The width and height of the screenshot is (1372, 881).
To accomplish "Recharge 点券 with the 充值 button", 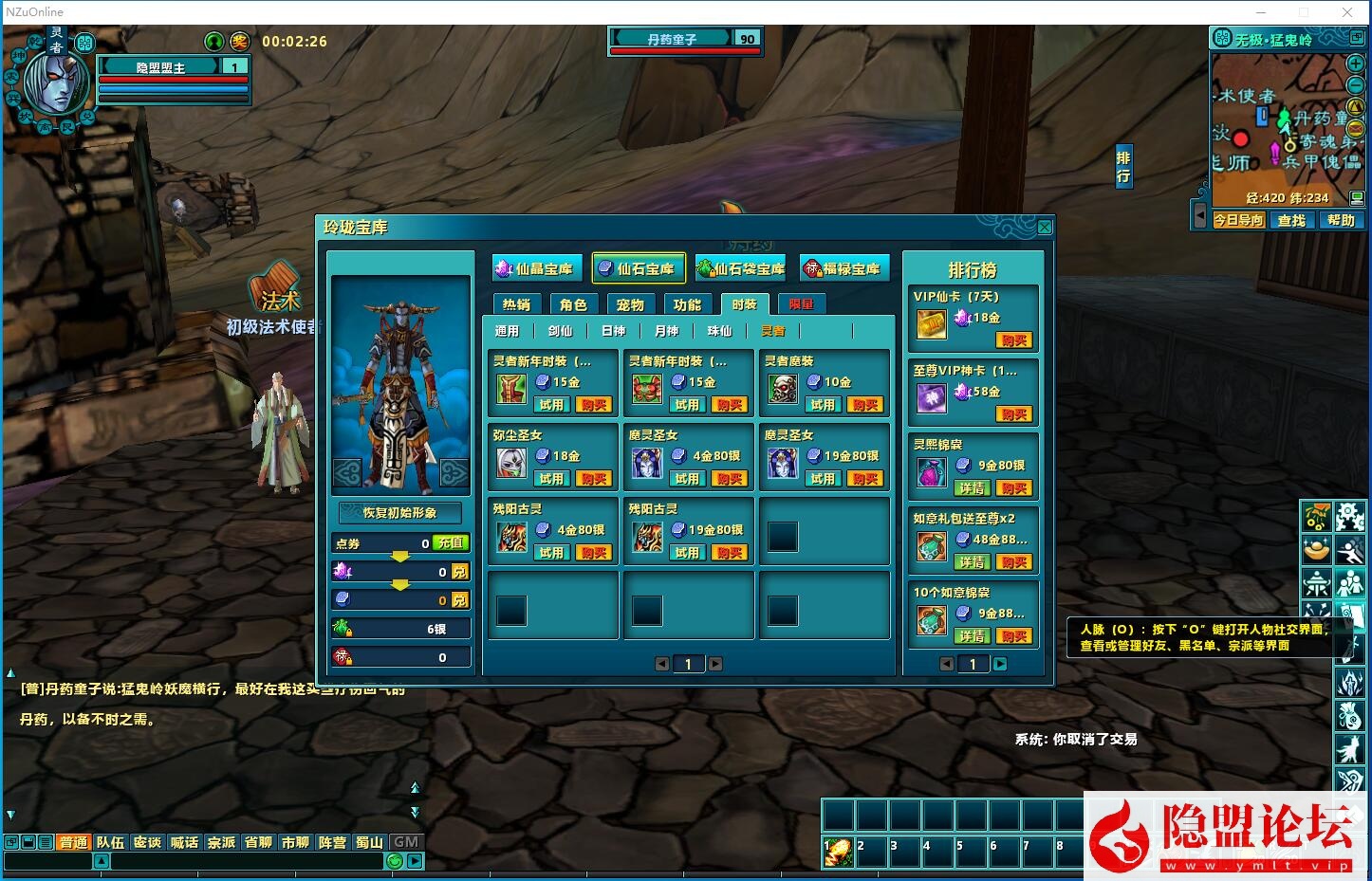I will (x=451, y=543).
